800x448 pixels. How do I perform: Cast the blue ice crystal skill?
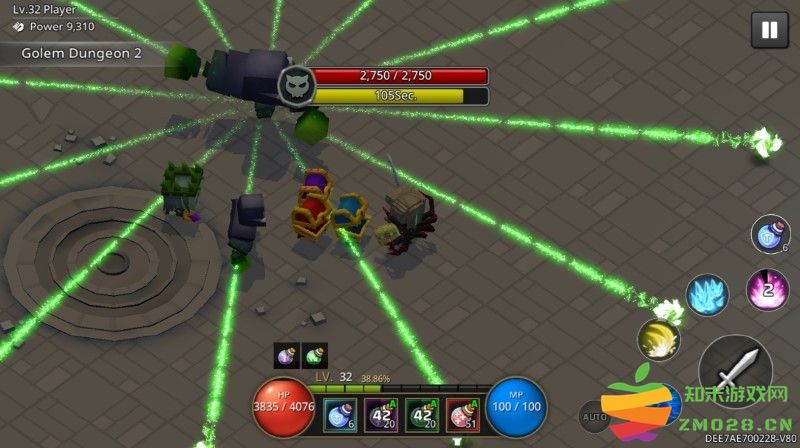[x=706, y=297]
